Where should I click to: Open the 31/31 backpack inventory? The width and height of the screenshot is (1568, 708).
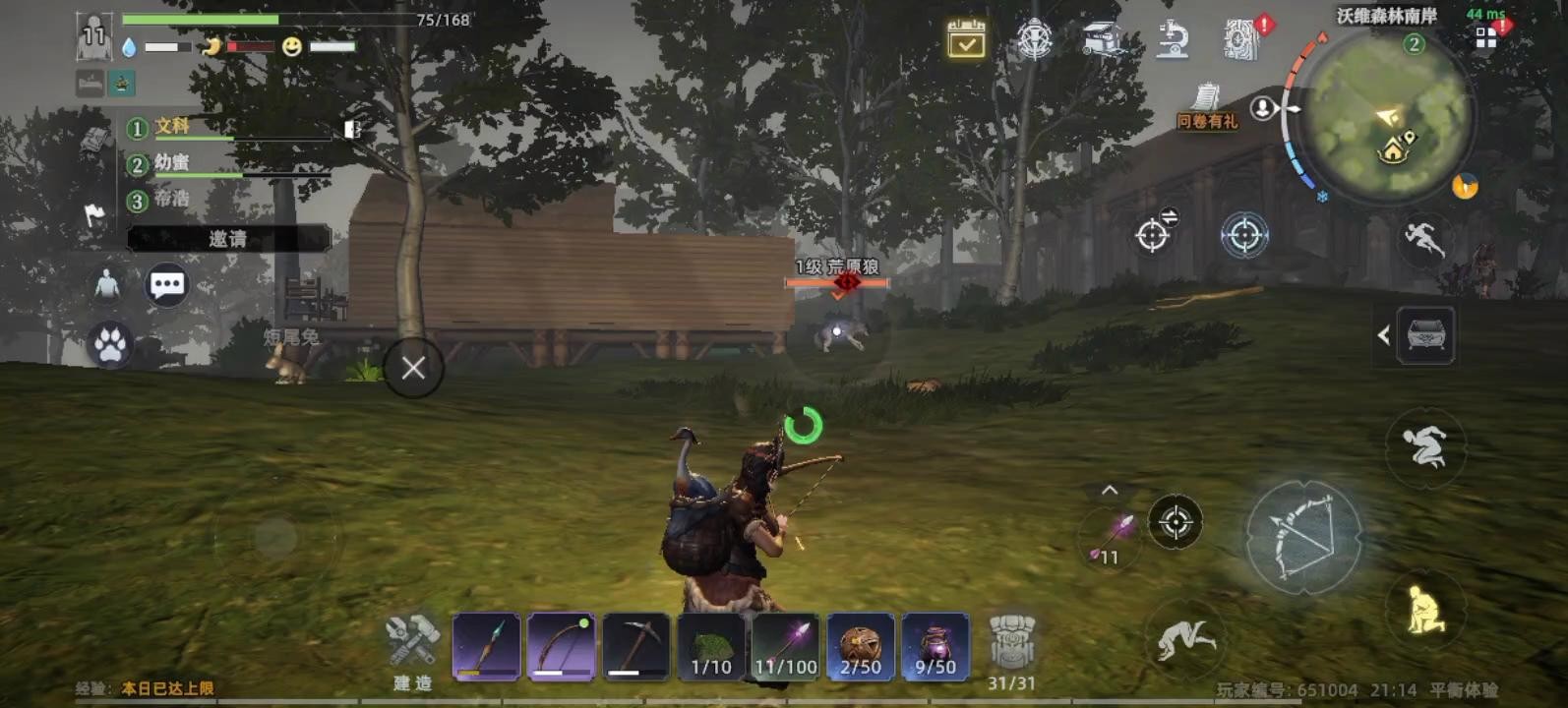click(1011, 650)
